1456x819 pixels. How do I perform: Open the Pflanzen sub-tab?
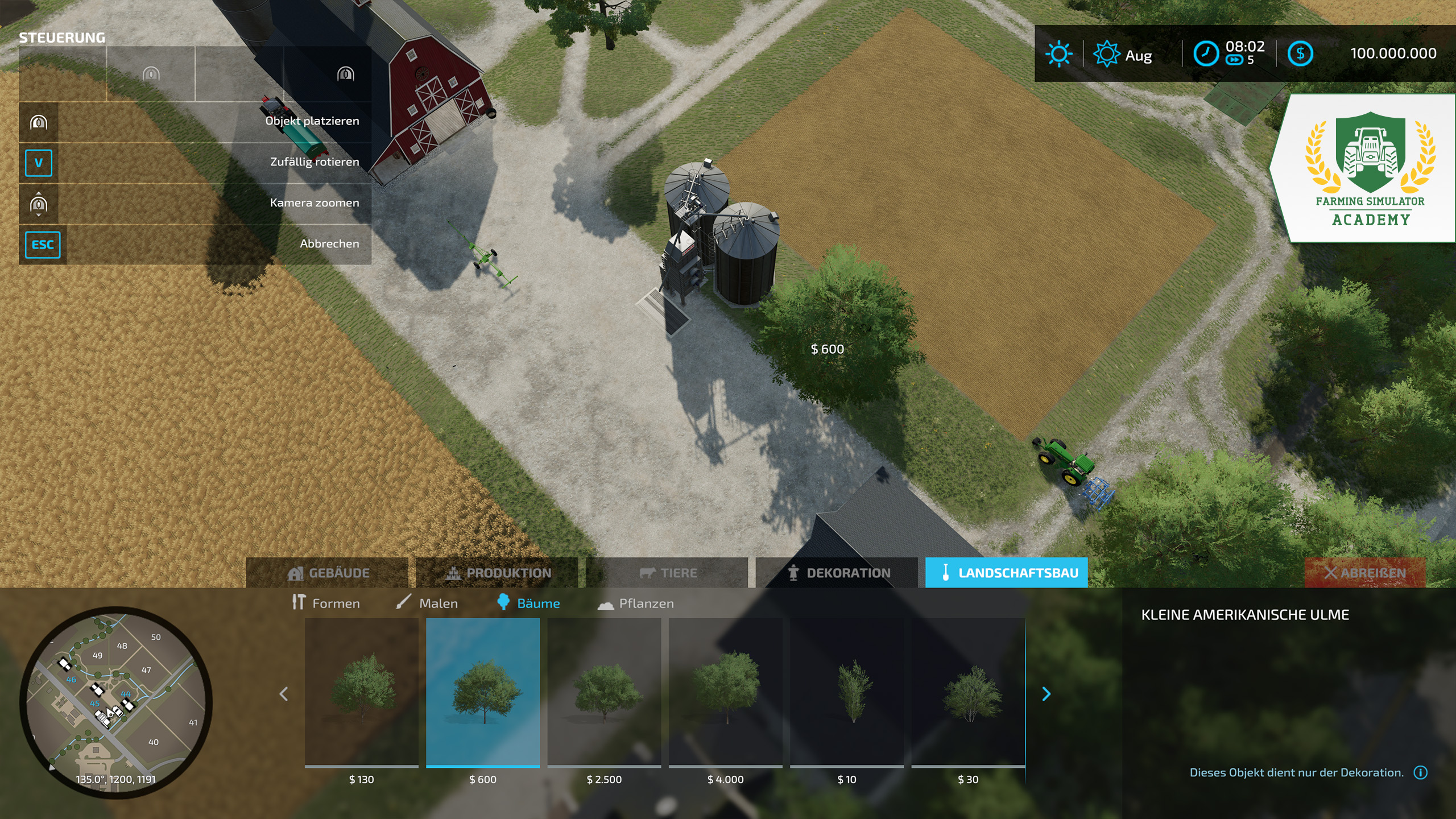pyautogui.click(x=636, y=603)
